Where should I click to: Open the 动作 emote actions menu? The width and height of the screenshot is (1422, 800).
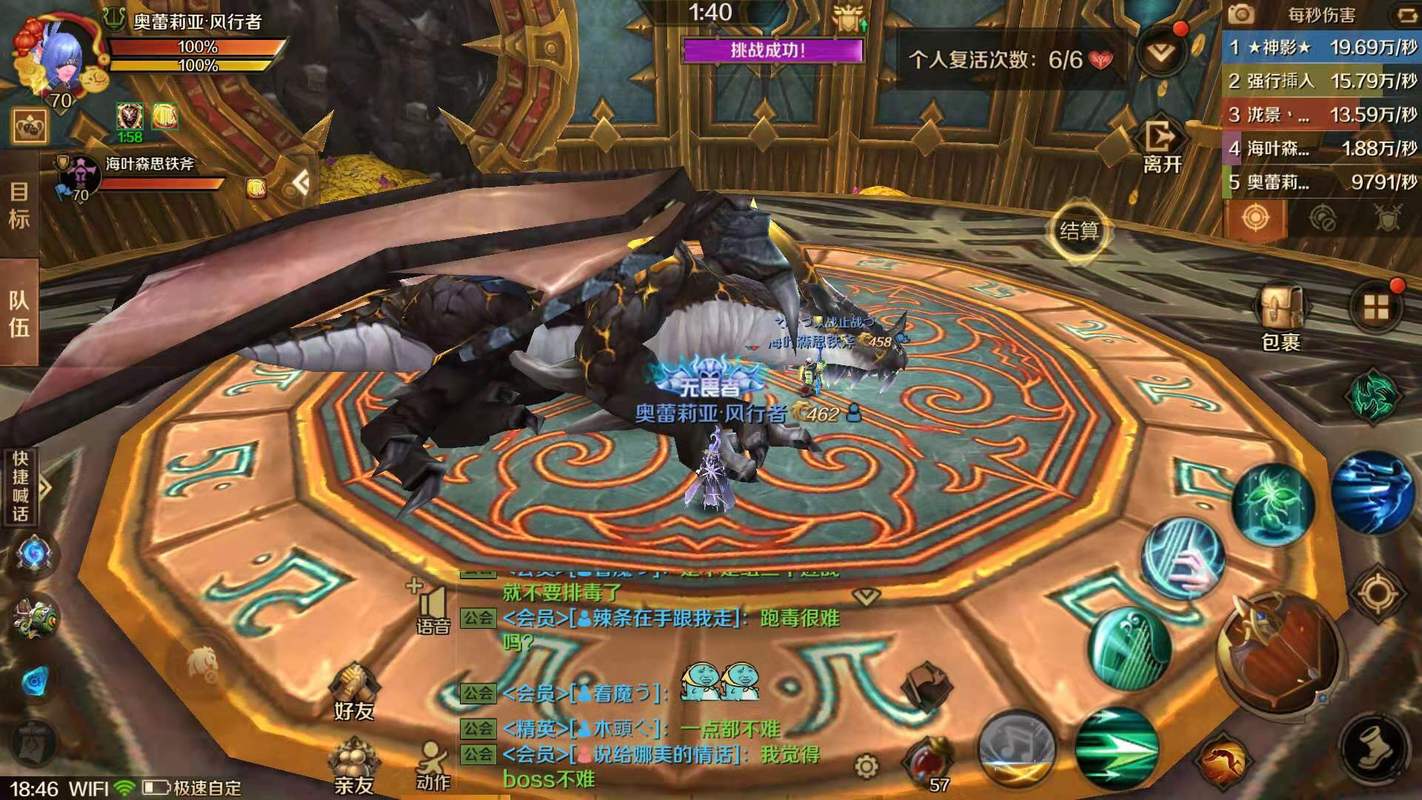[433, 765]
